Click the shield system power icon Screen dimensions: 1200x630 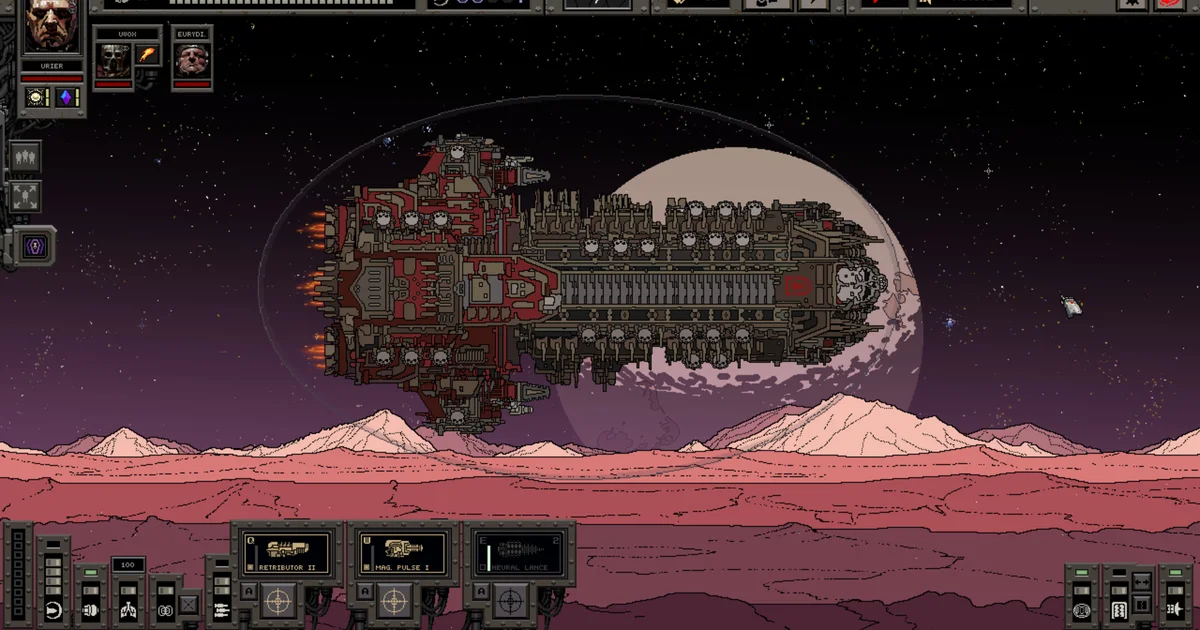point(54,609)
